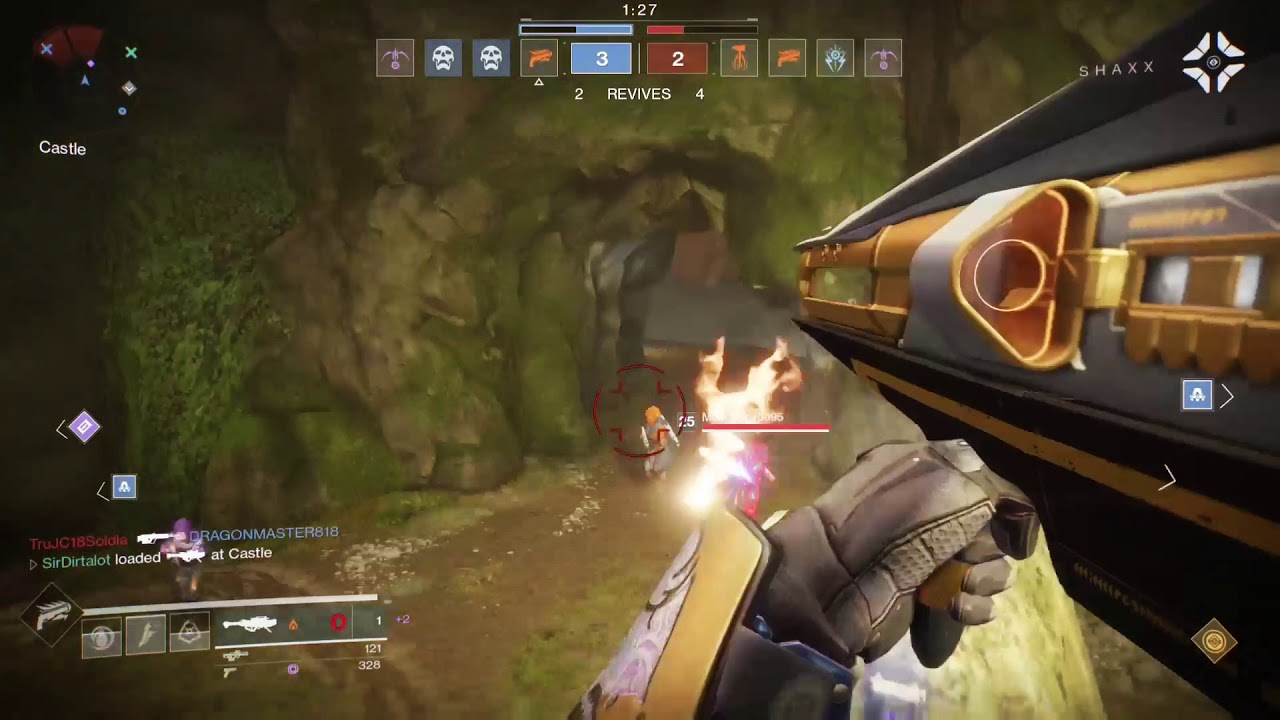The height and width of the screenshot is (720, 1280).
Task: Use the grenade ability icon
Action: click(x=102, y=636)
